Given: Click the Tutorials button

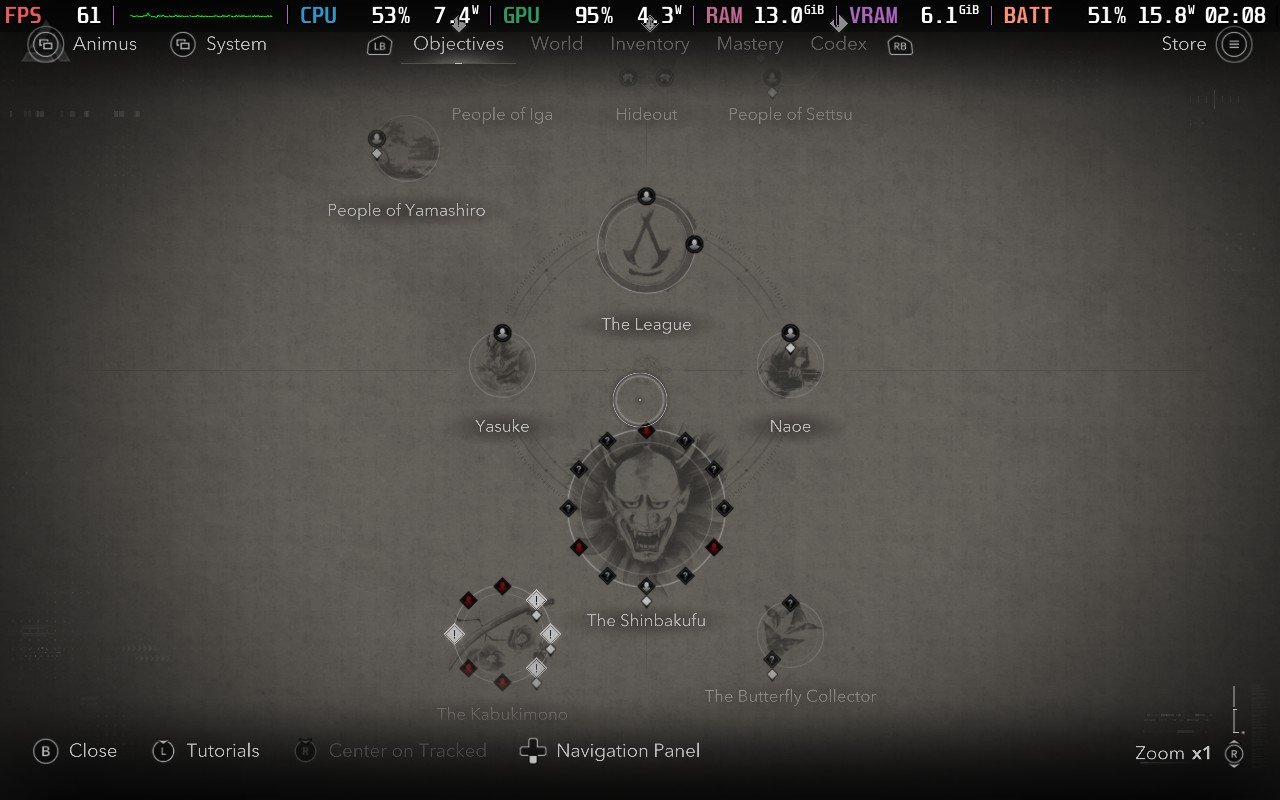Looking at the screenshot, I should [222, 750].
